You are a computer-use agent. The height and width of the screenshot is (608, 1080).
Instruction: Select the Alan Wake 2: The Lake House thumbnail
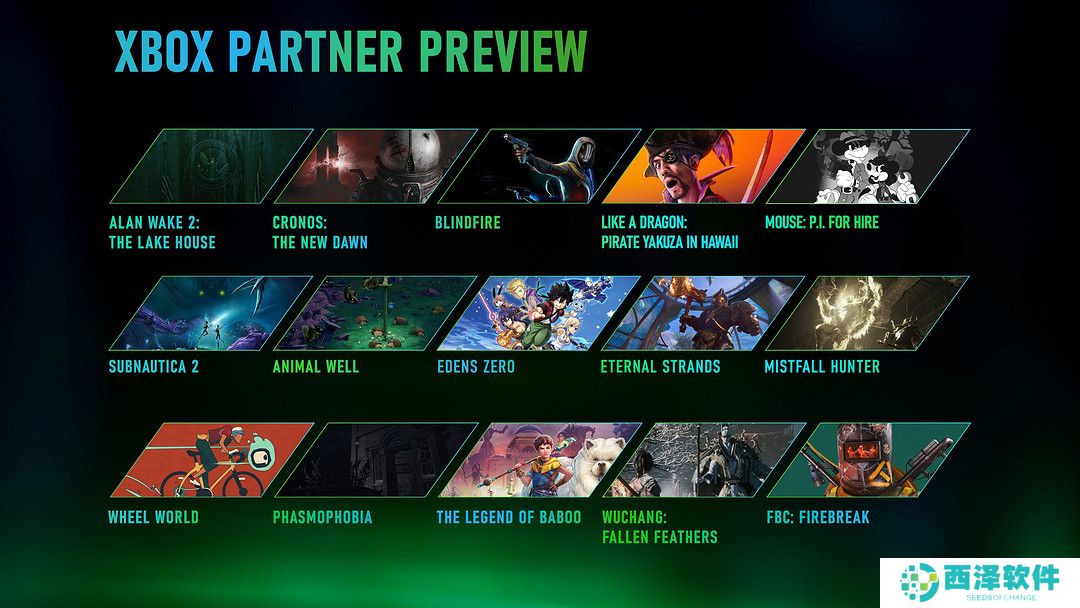click(210, 166)
